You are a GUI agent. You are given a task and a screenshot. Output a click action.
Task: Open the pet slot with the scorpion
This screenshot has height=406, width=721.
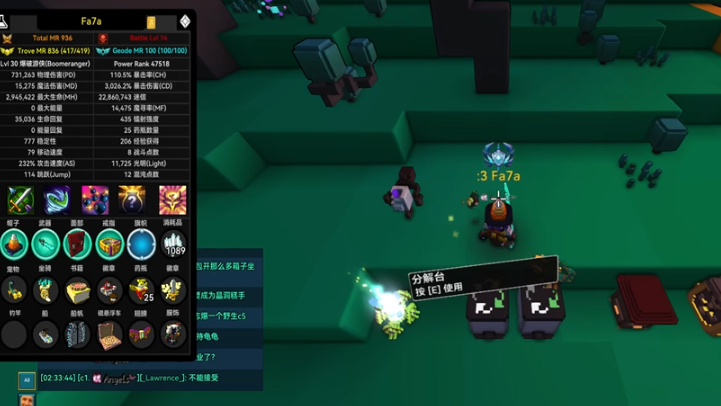[x=14, y=290]
